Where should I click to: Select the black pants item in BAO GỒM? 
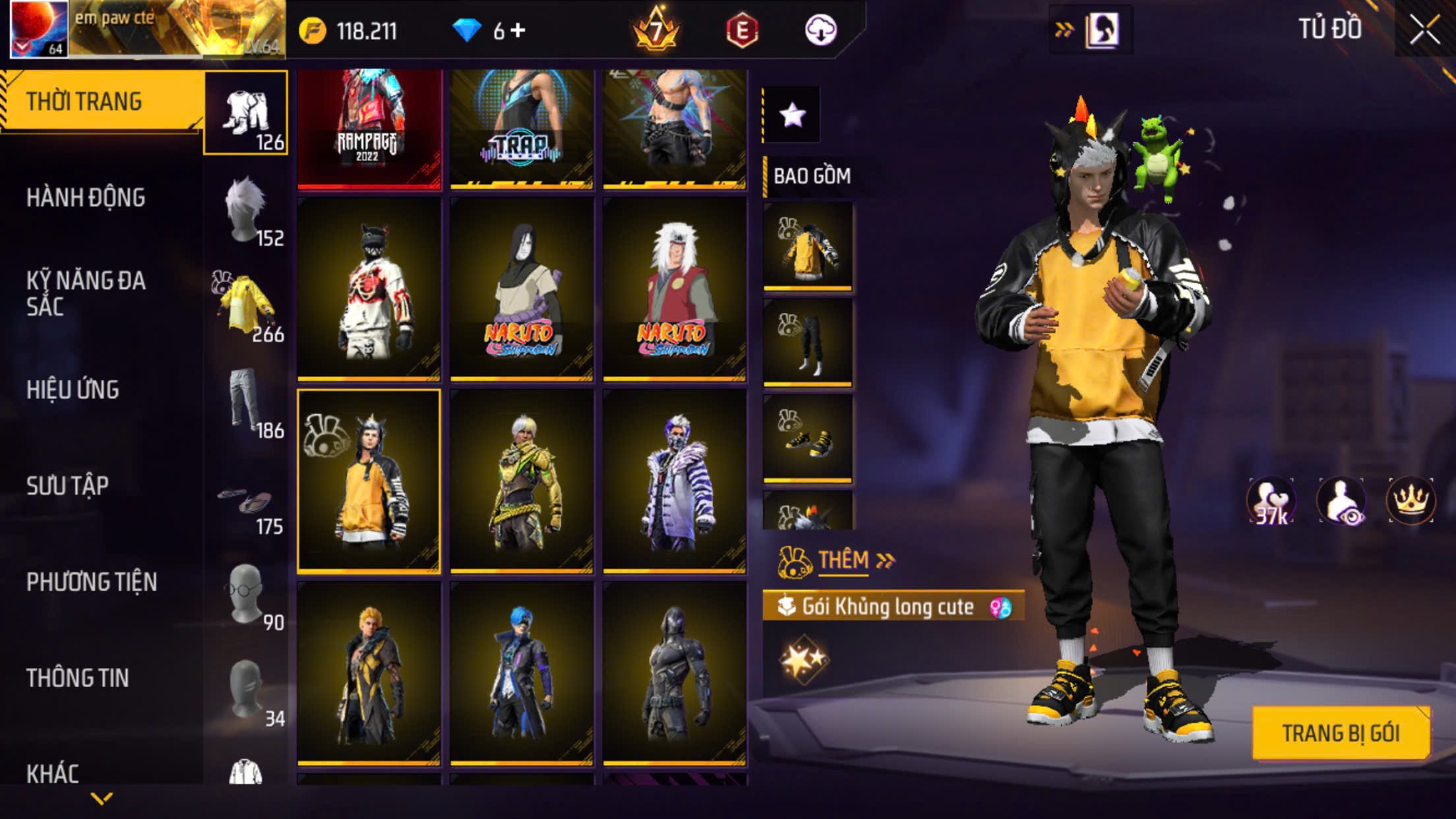tap(808, 343)
